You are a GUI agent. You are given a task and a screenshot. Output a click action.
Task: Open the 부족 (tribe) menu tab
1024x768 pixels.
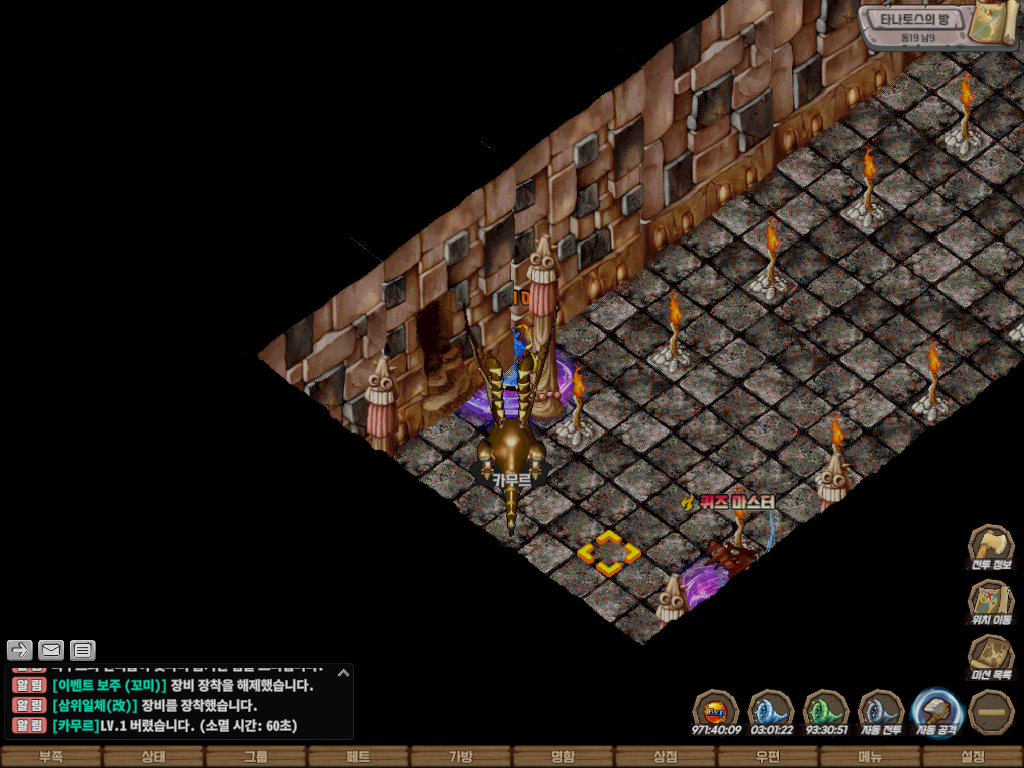(x=51, y=757)
